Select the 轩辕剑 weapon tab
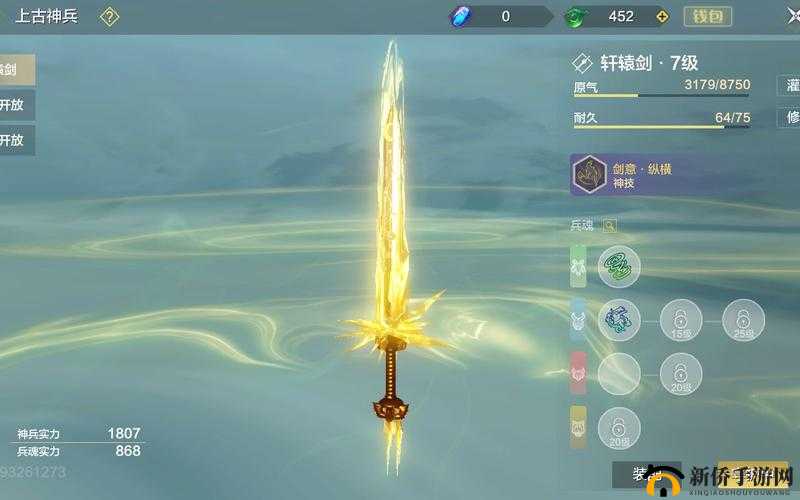 [x=16, y=69]
